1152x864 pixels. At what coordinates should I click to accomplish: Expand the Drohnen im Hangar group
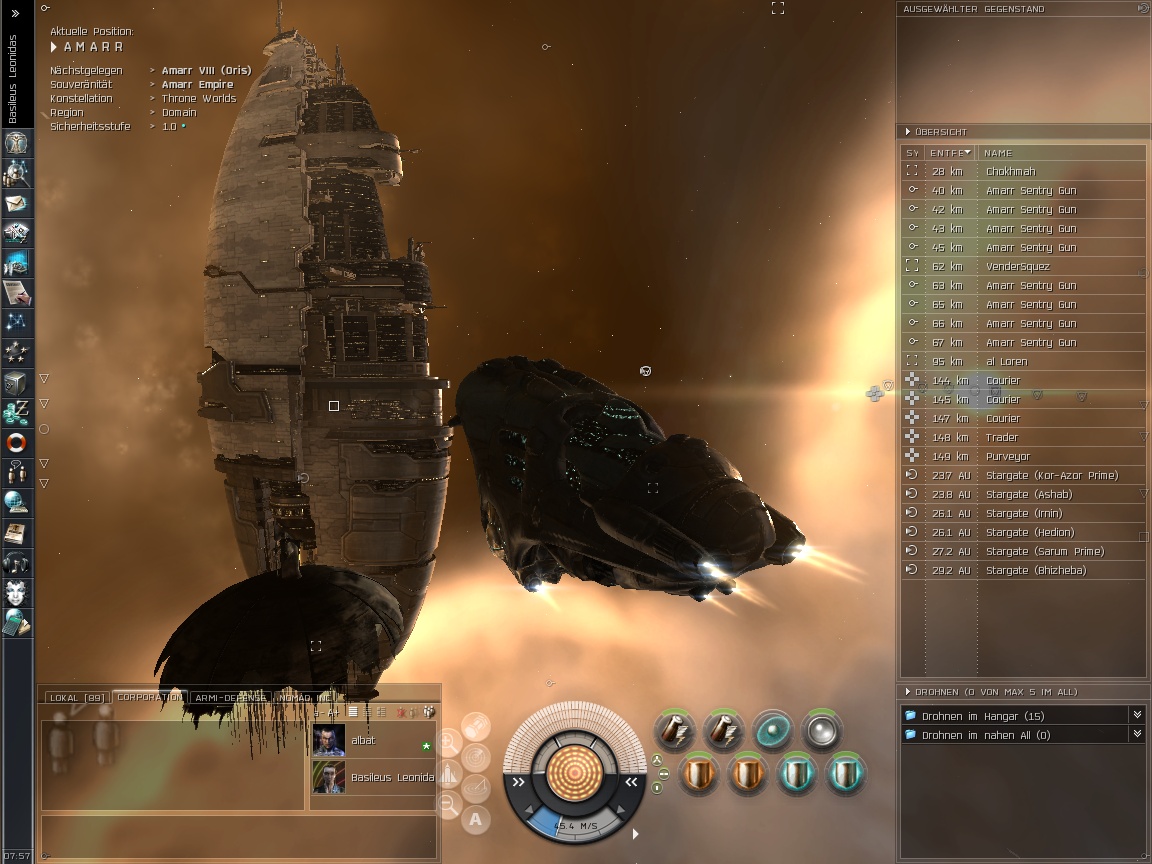click(1136, 715)
